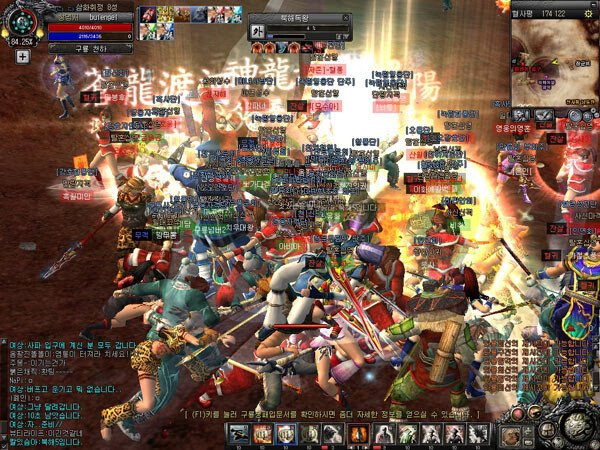Image resolution: width=600 pixels, height=450 pixels.
Task: Click the round blue button below the minimap
Action: coord(575,115)
